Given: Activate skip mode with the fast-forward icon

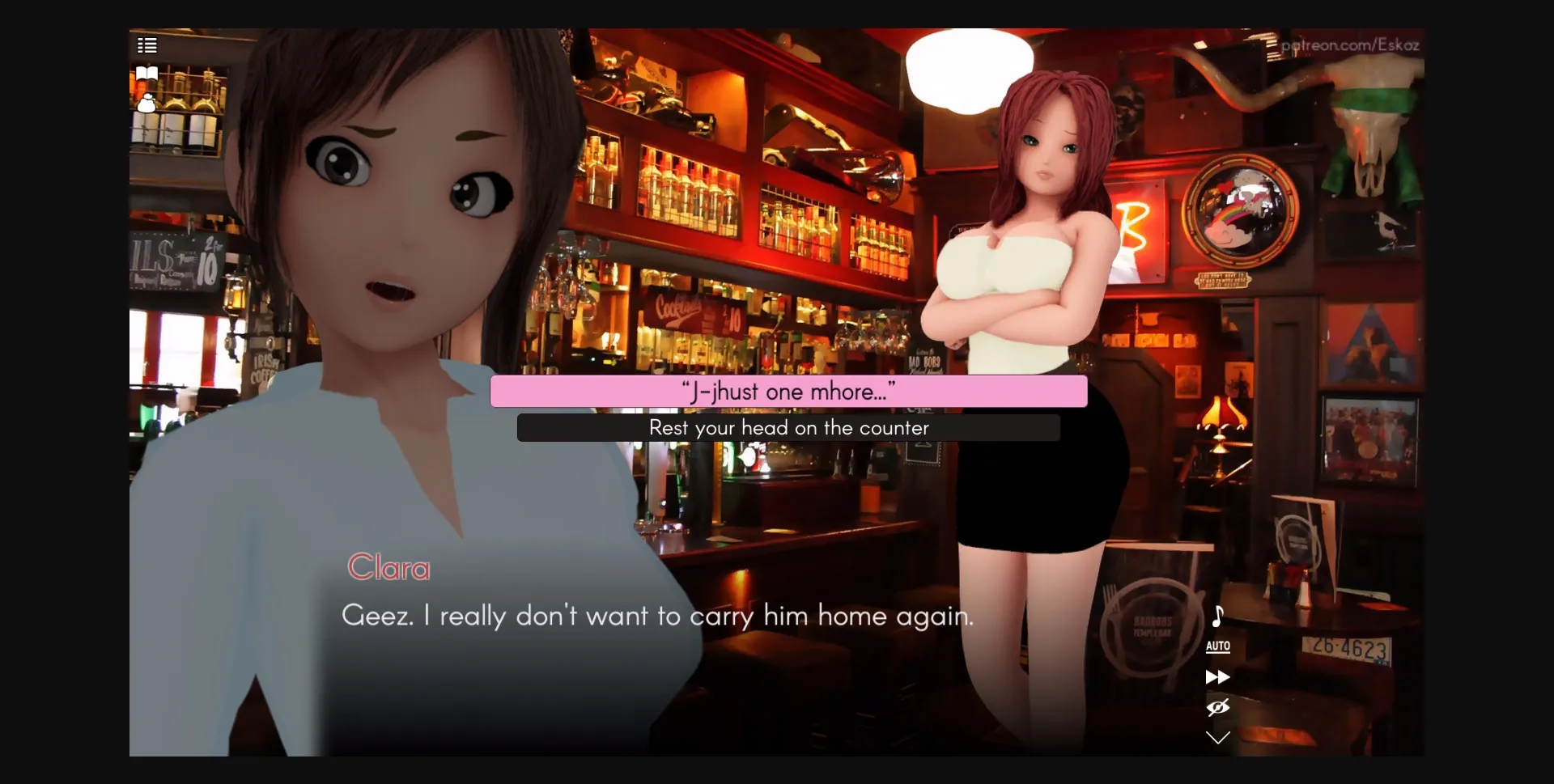Looking at the screenshot, I should pyautogui.click(x=1217, y=677).
